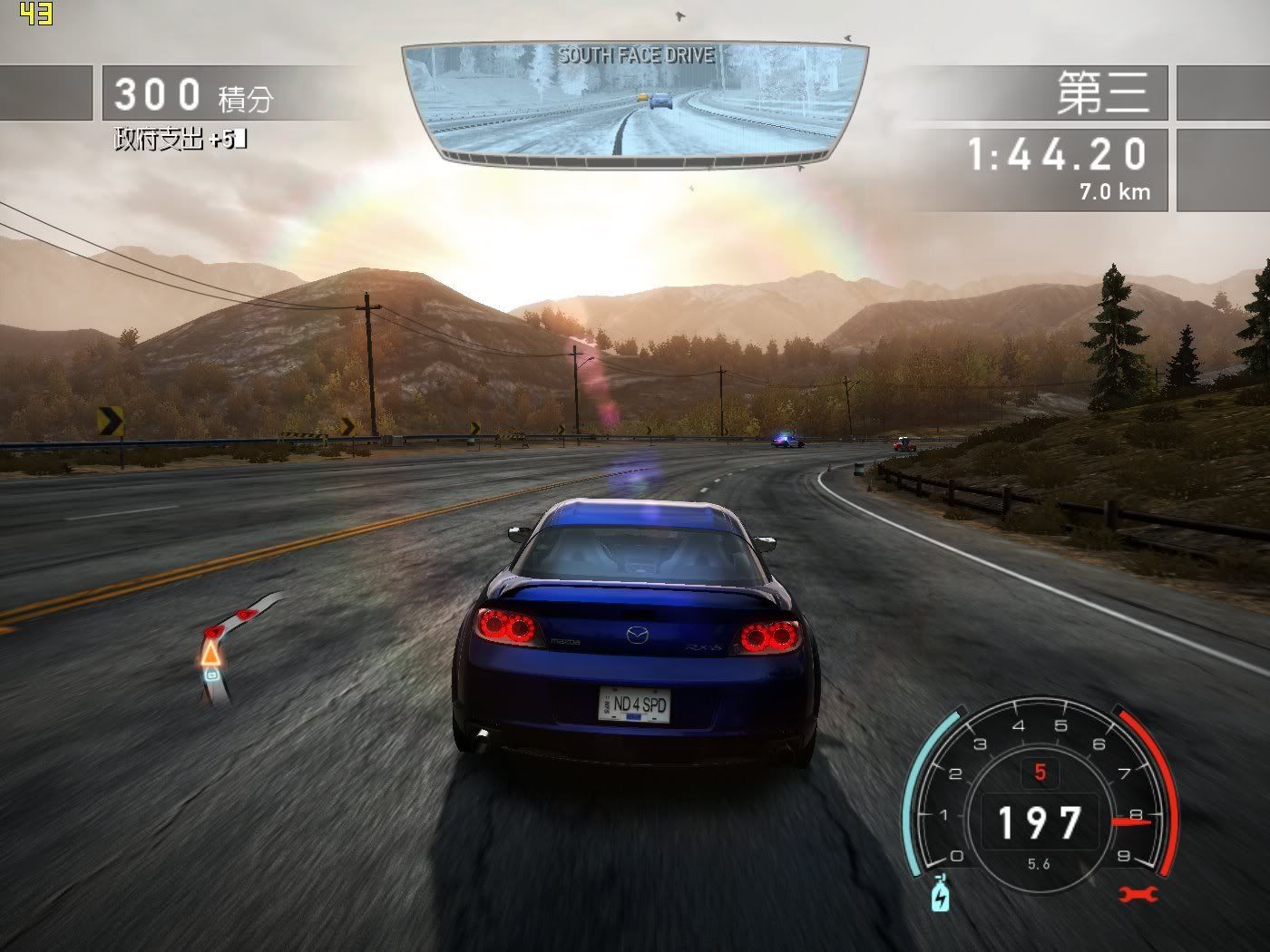
Task: Click the red wrench damage icon
Action: pyautogui.click(x=1138, y=895)
